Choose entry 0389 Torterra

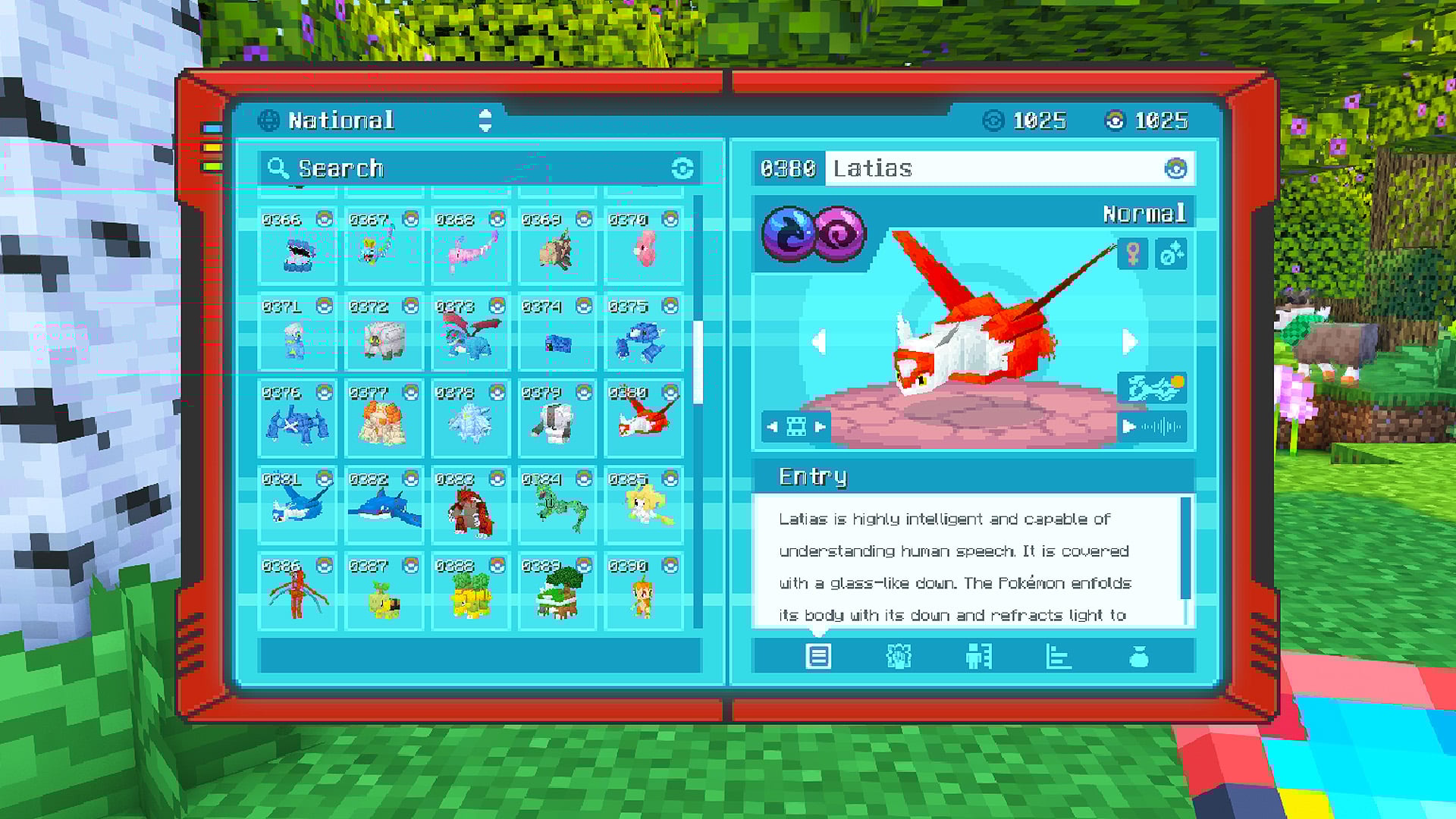pos(557,591)
